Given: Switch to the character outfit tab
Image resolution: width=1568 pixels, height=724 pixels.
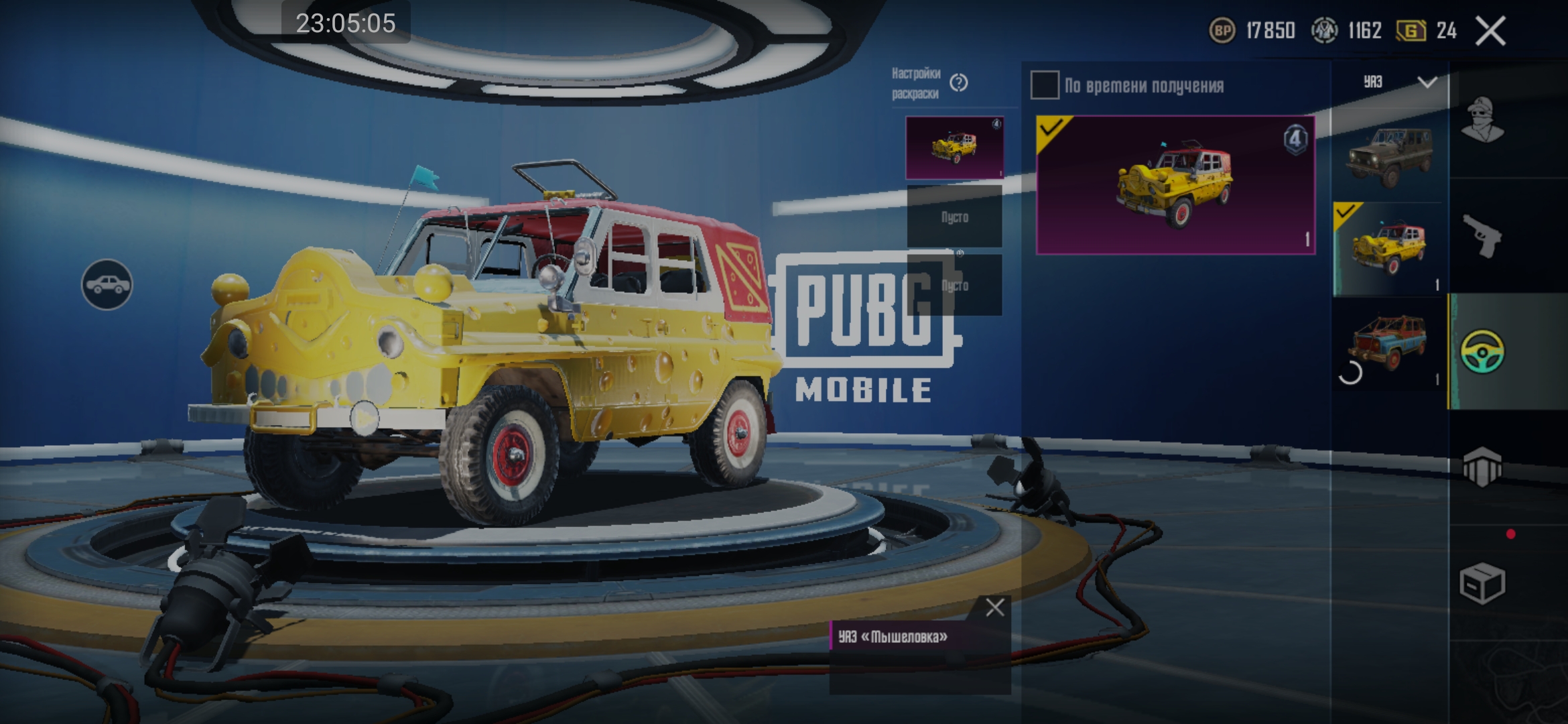Looking at the screenshot, I should click(x=1482, y=121).
